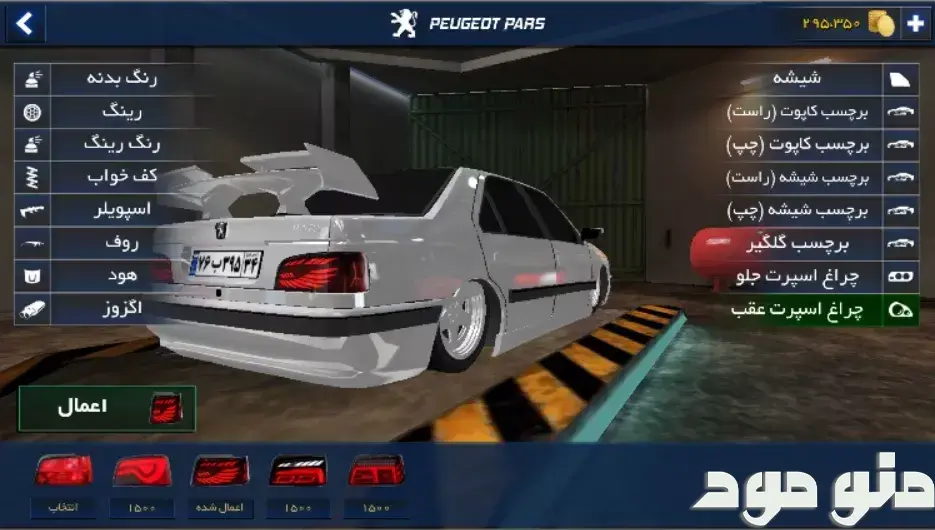
Task: Select the شیشه glass entry
Action: 800,78
